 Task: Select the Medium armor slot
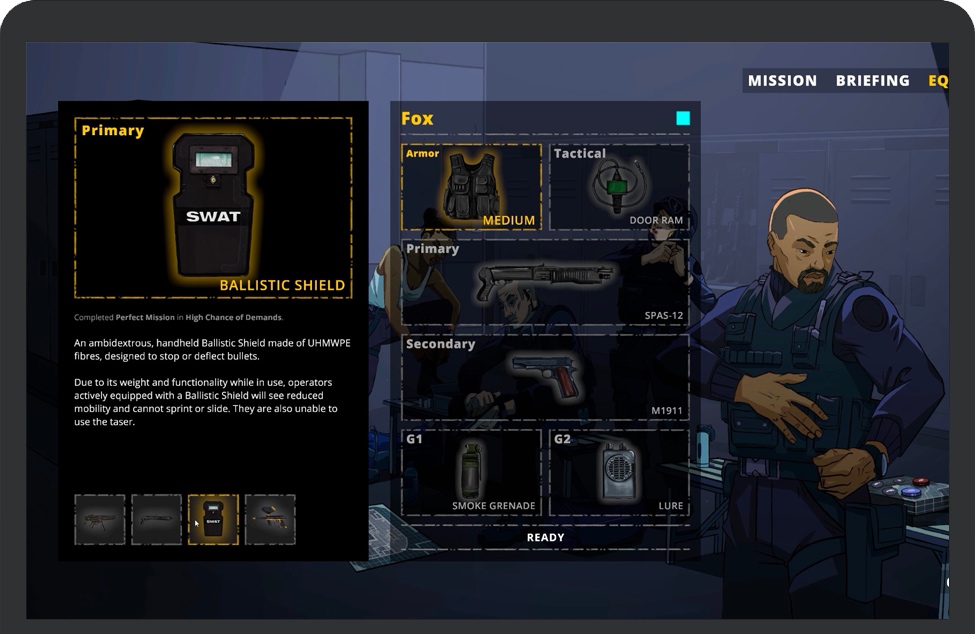(471, 187)
